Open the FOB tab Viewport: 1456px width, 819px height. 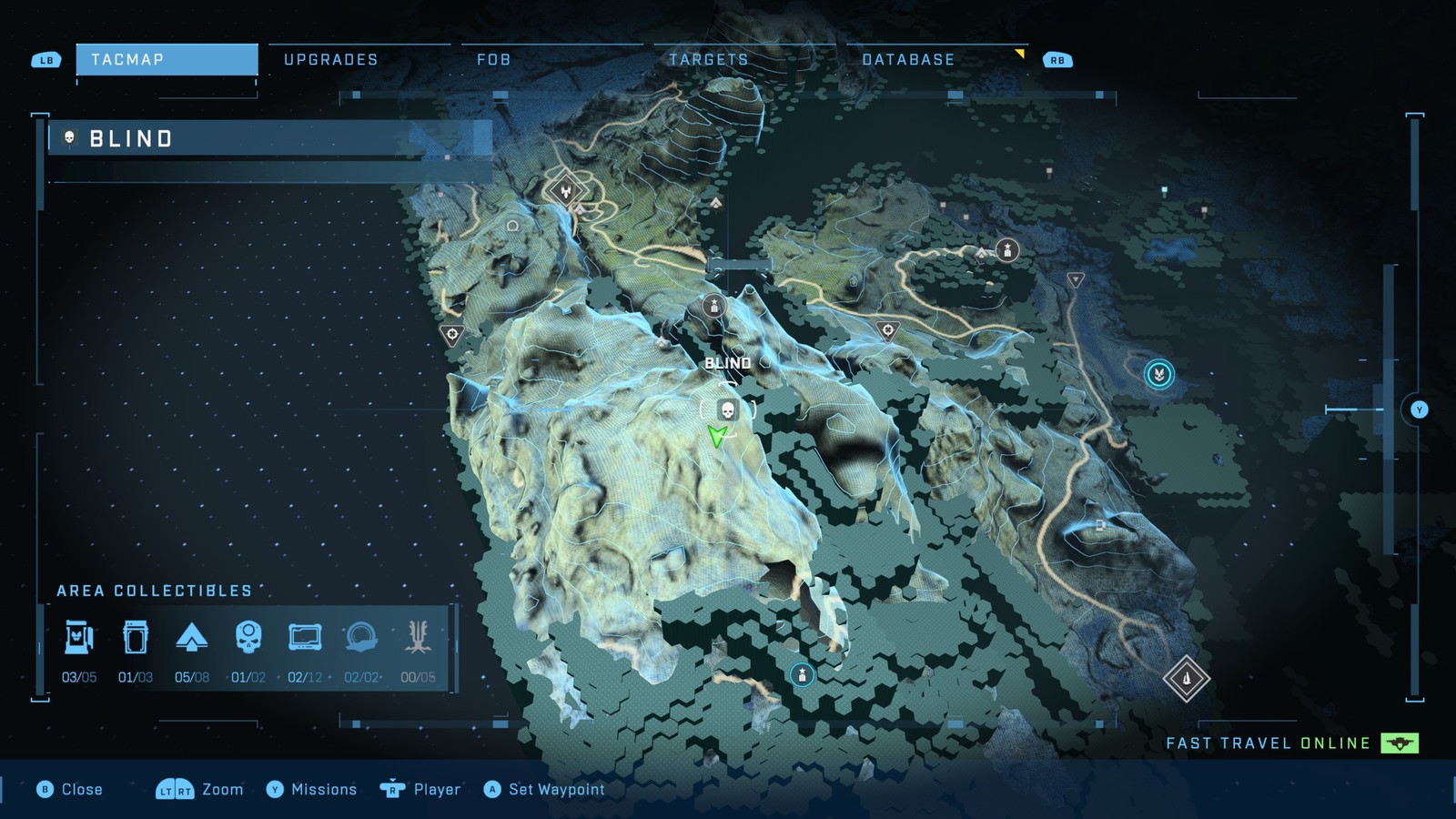(493, 60)
